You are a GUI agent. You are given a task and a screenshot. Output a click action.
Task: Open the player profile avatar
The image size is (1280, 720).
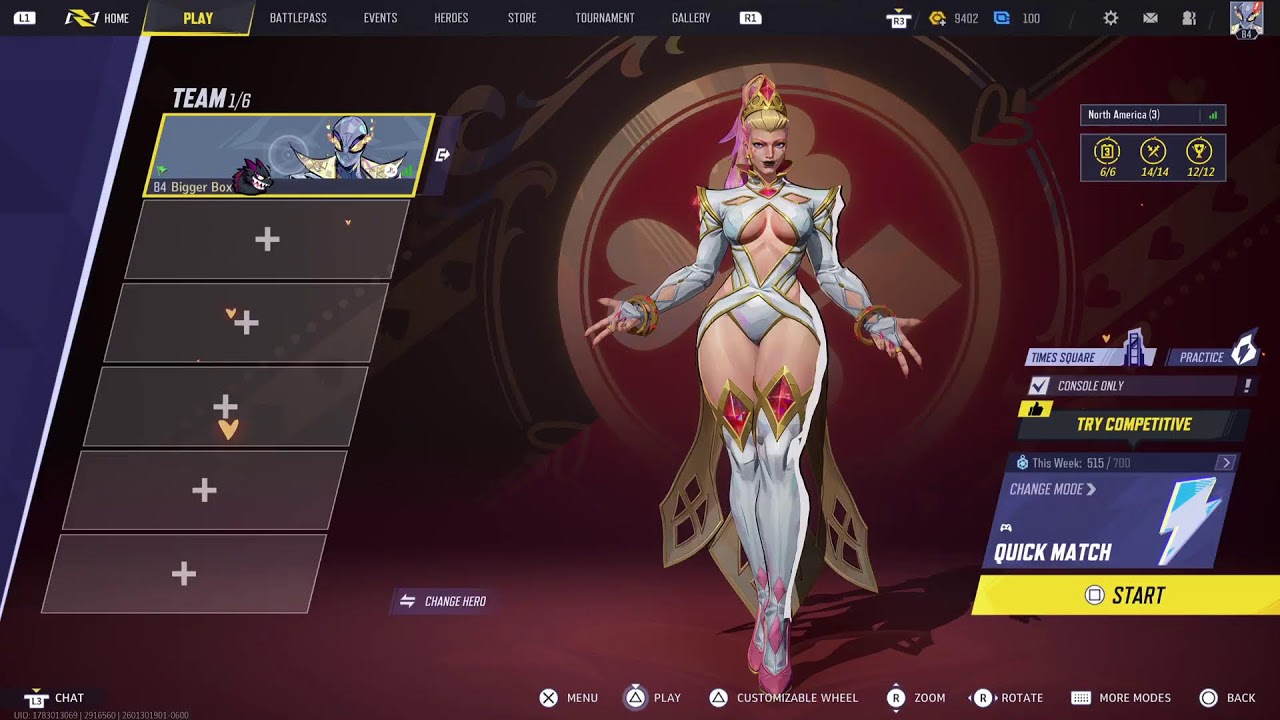click(x=1246, y=18)
